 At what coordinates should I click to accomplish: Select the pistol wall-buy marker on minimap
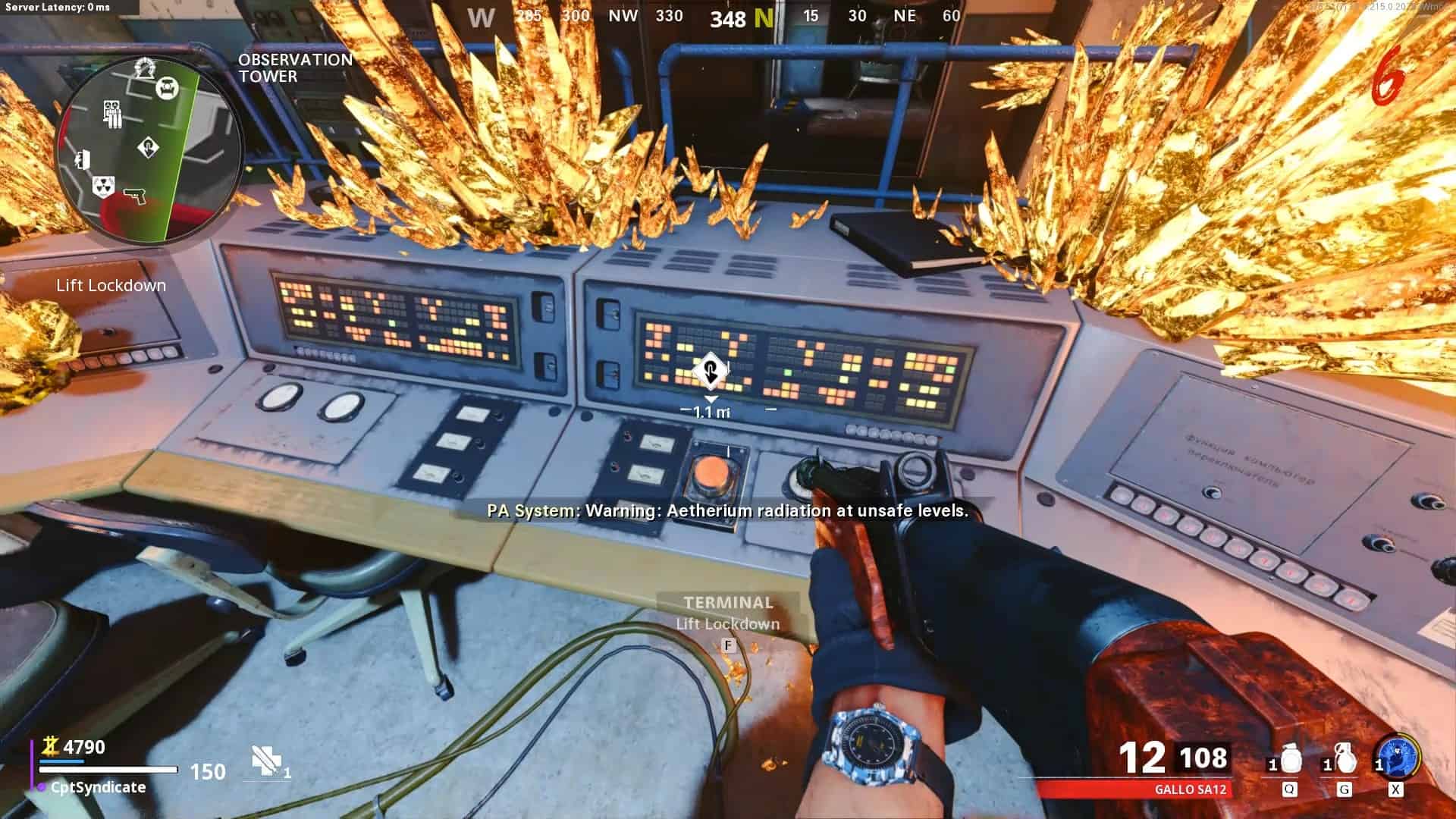coord(134,194)
